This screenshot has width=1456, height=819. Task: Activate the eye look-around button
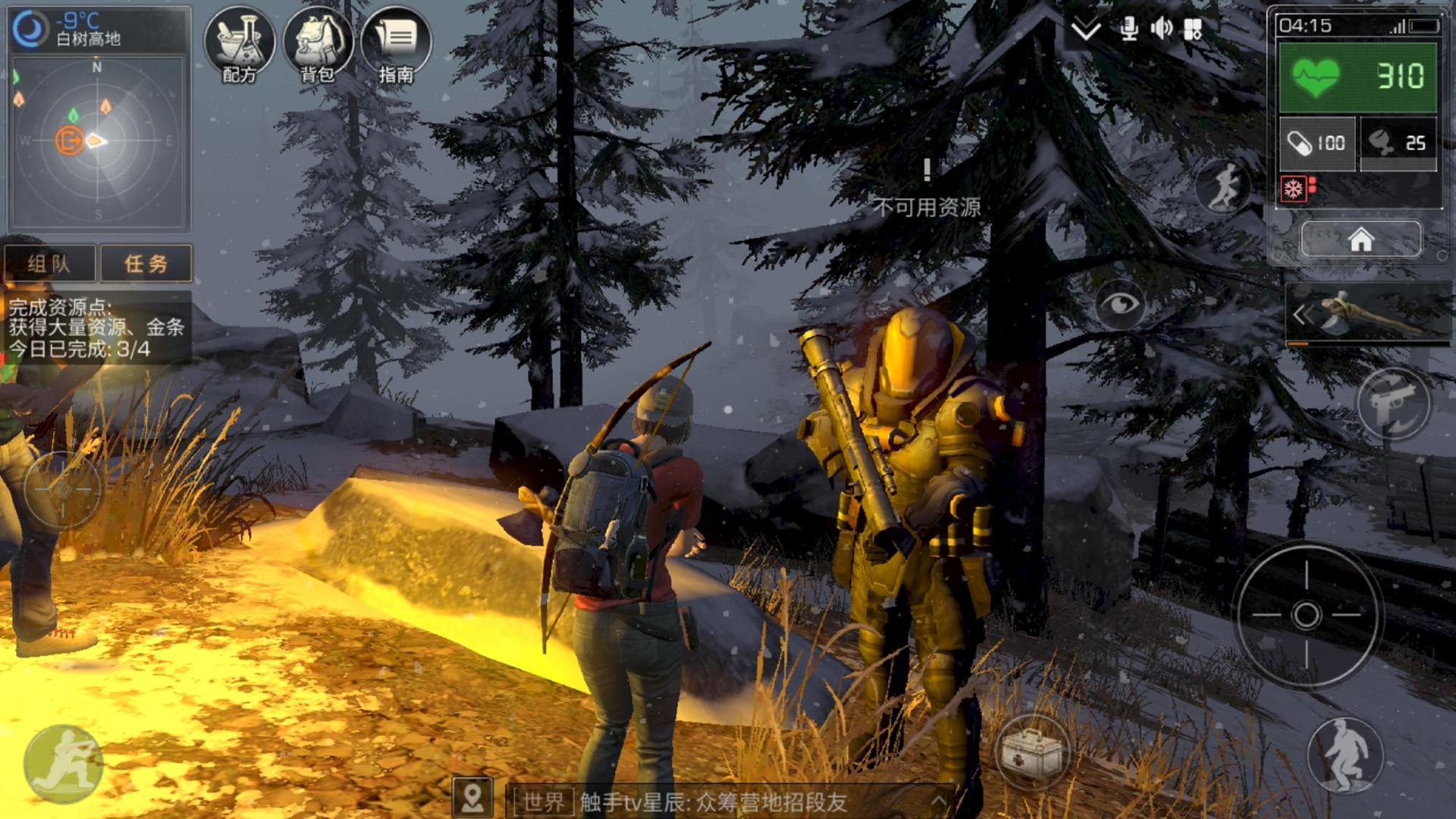[1120, 304]
